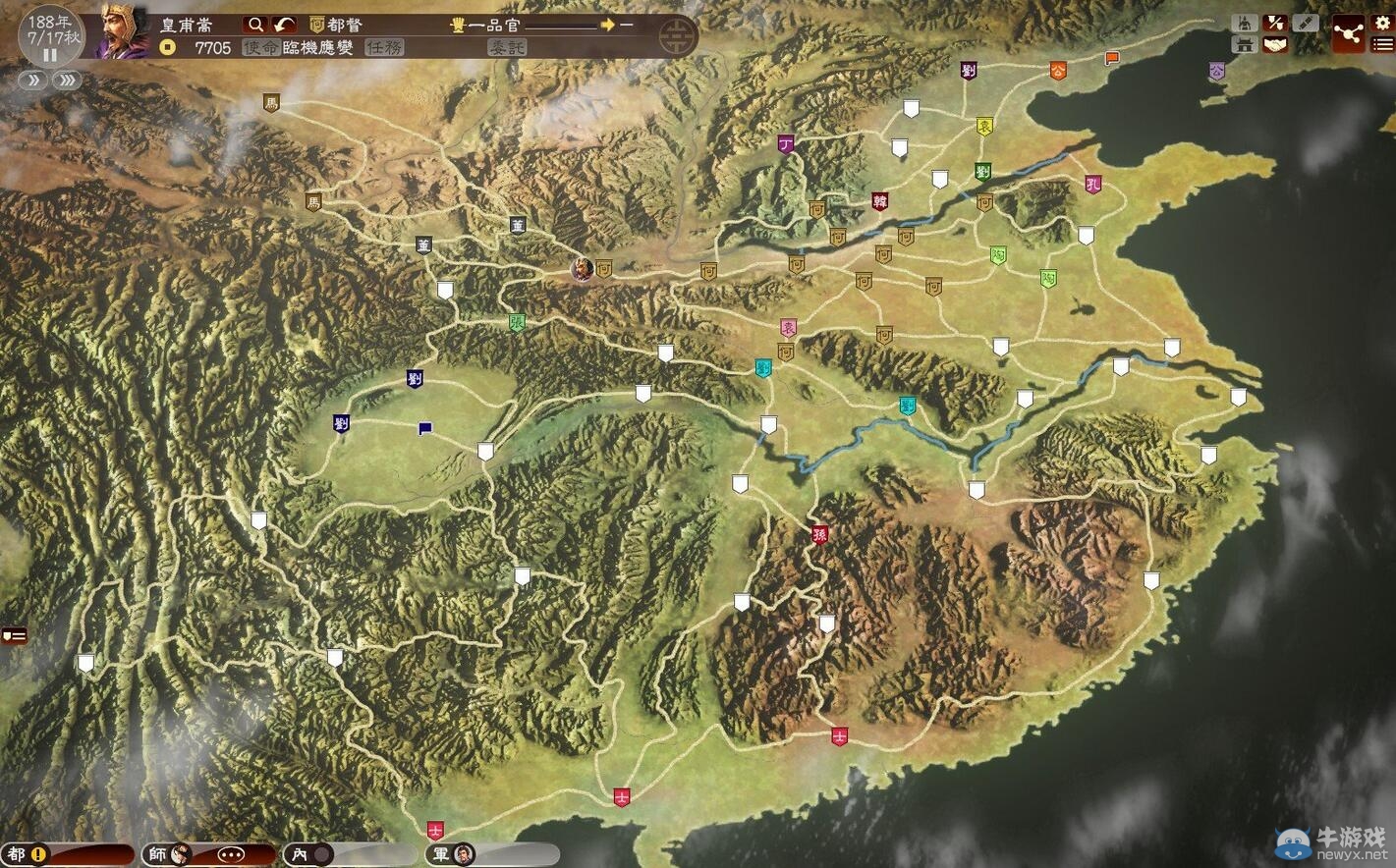Set game speed to double arrows

33,81
